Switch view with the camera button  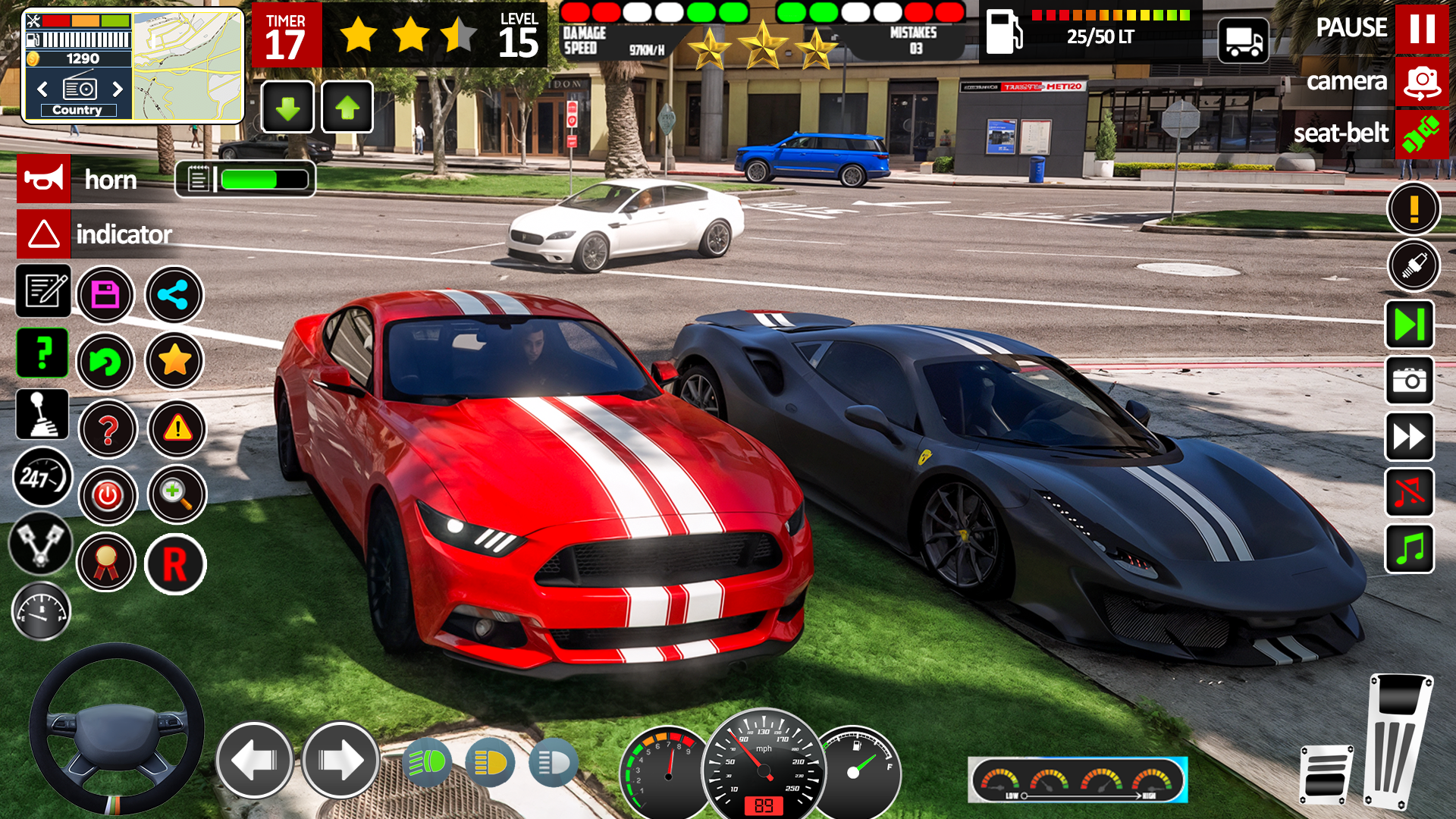(x=1421, y=82)
